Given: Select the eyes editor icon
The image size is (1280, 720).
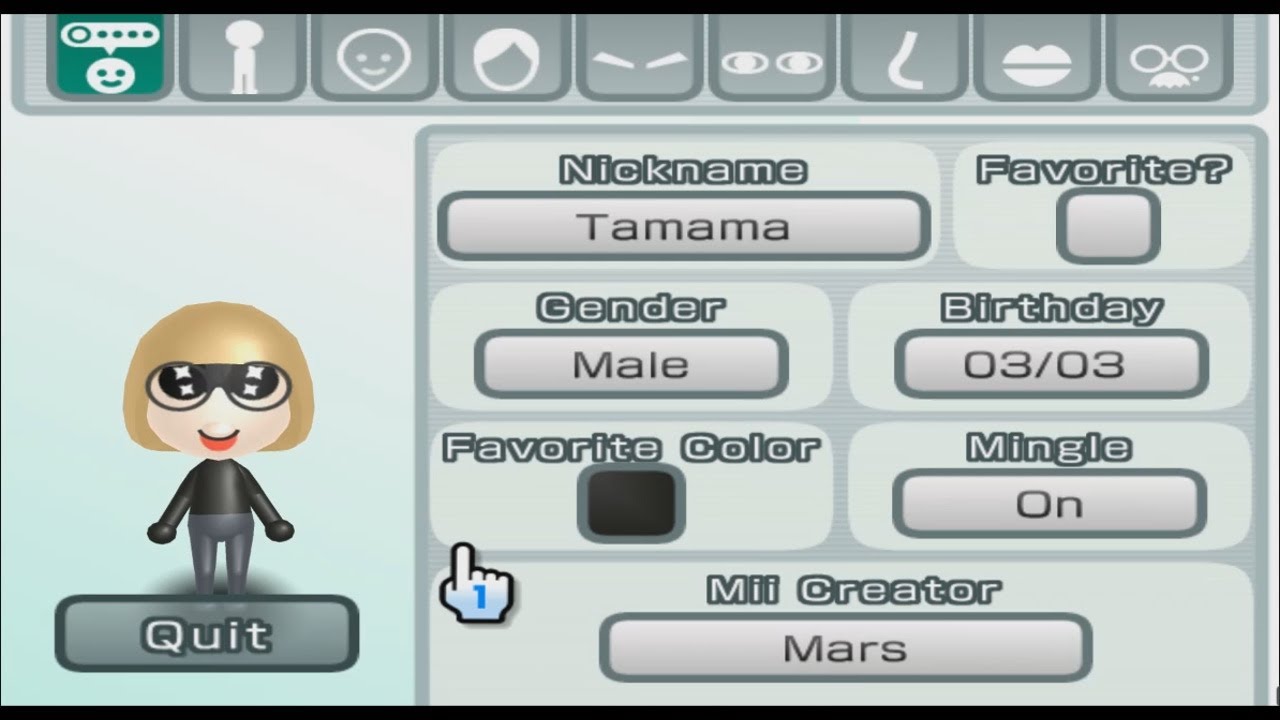Looking at the screenshot, I should [x=771, y=55].
